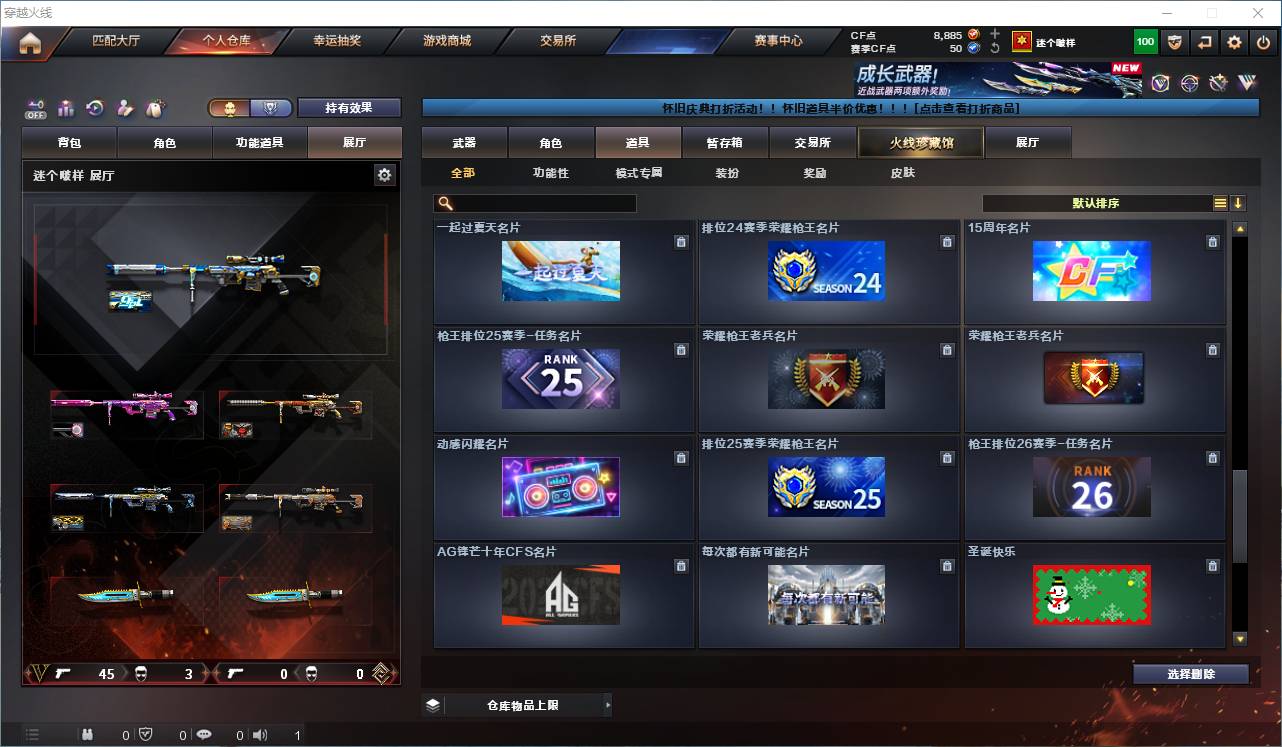
Task: Open the statistics bar-chart icon above 背包 tab
Action: pos(66,107)
